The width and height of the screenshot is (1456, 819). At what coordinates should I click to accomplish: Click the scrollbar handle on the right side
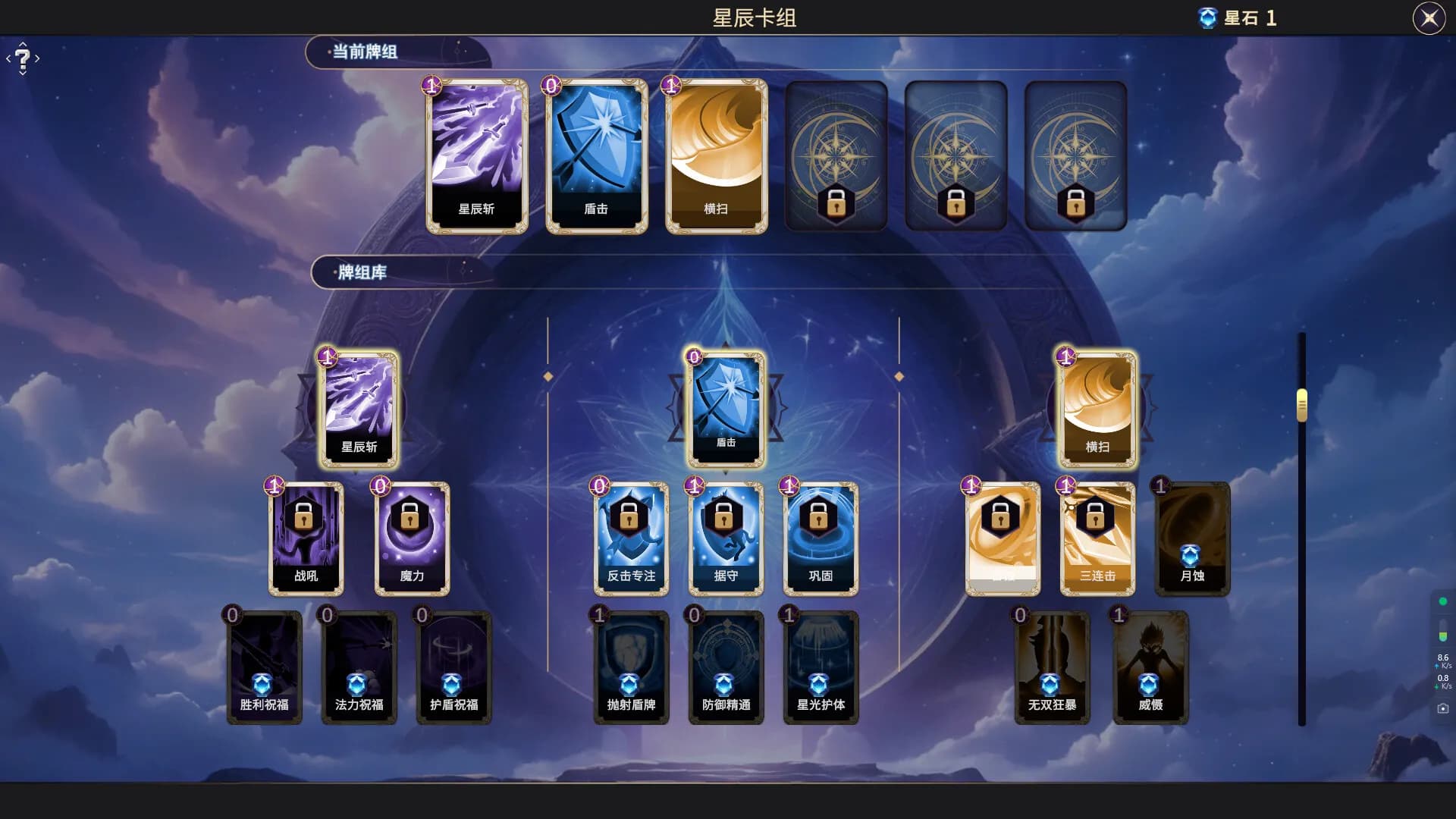1302,406
